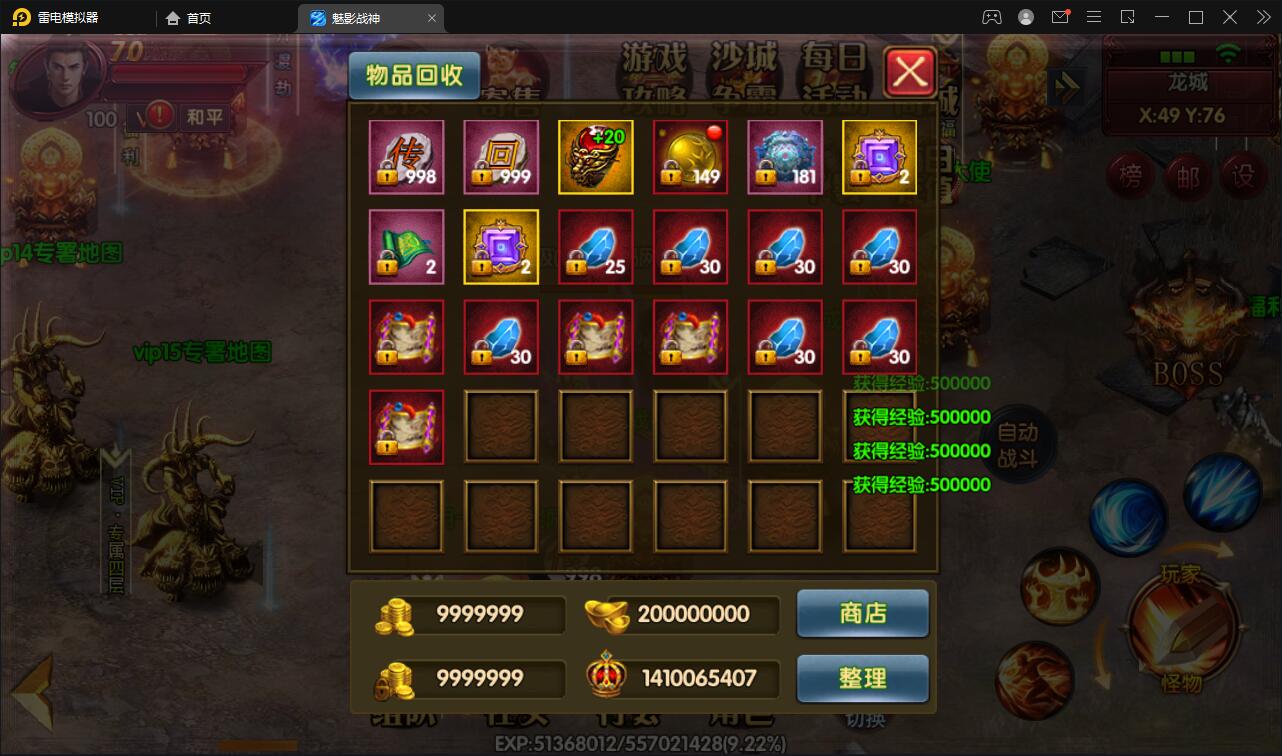
Task: Expand the yellow arrow beside the minimap
Action: pyautogui.click(x=1066, y=86)
